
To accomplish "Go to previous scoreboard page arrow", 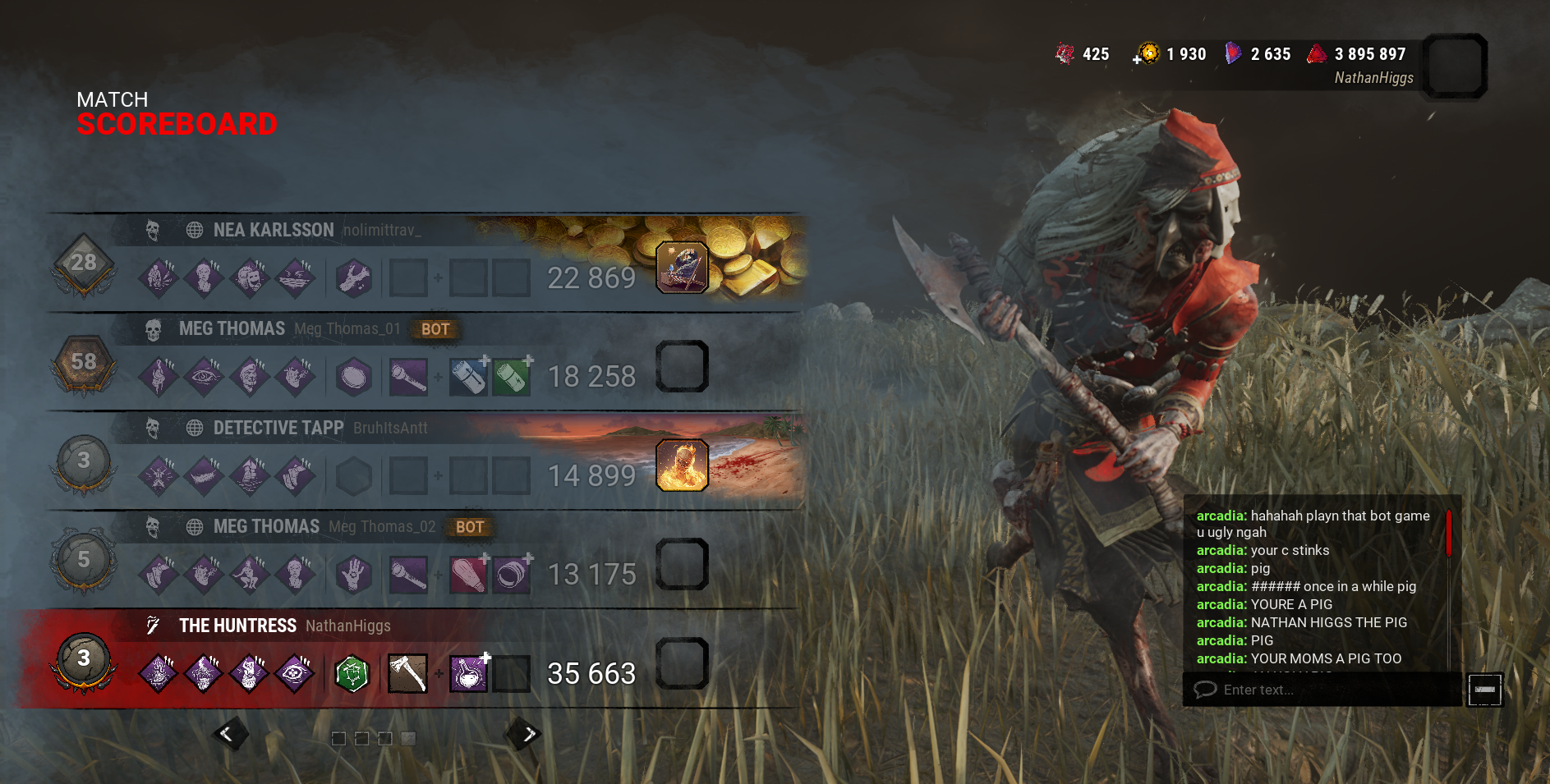I will coord(227,734).
